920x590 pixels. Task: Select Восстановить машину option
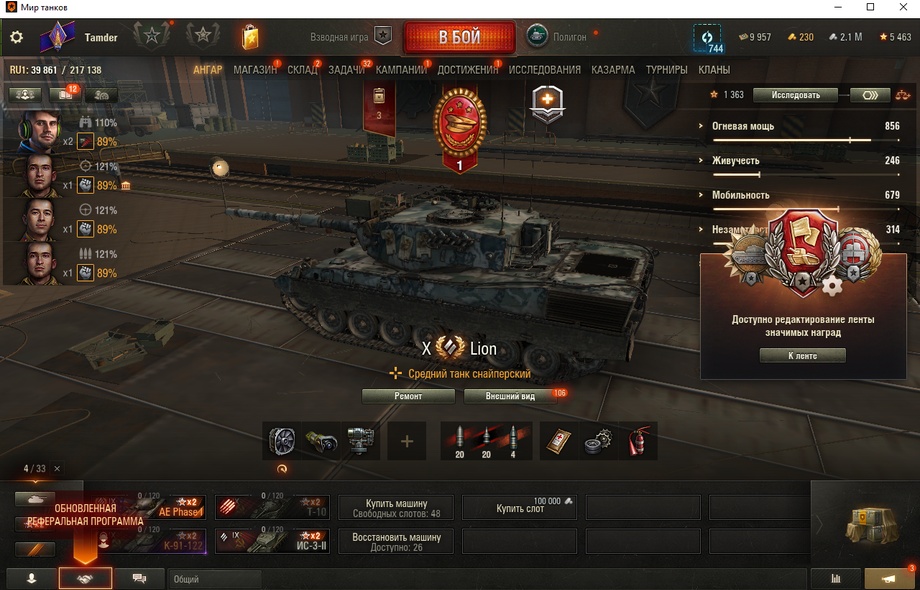396,541
